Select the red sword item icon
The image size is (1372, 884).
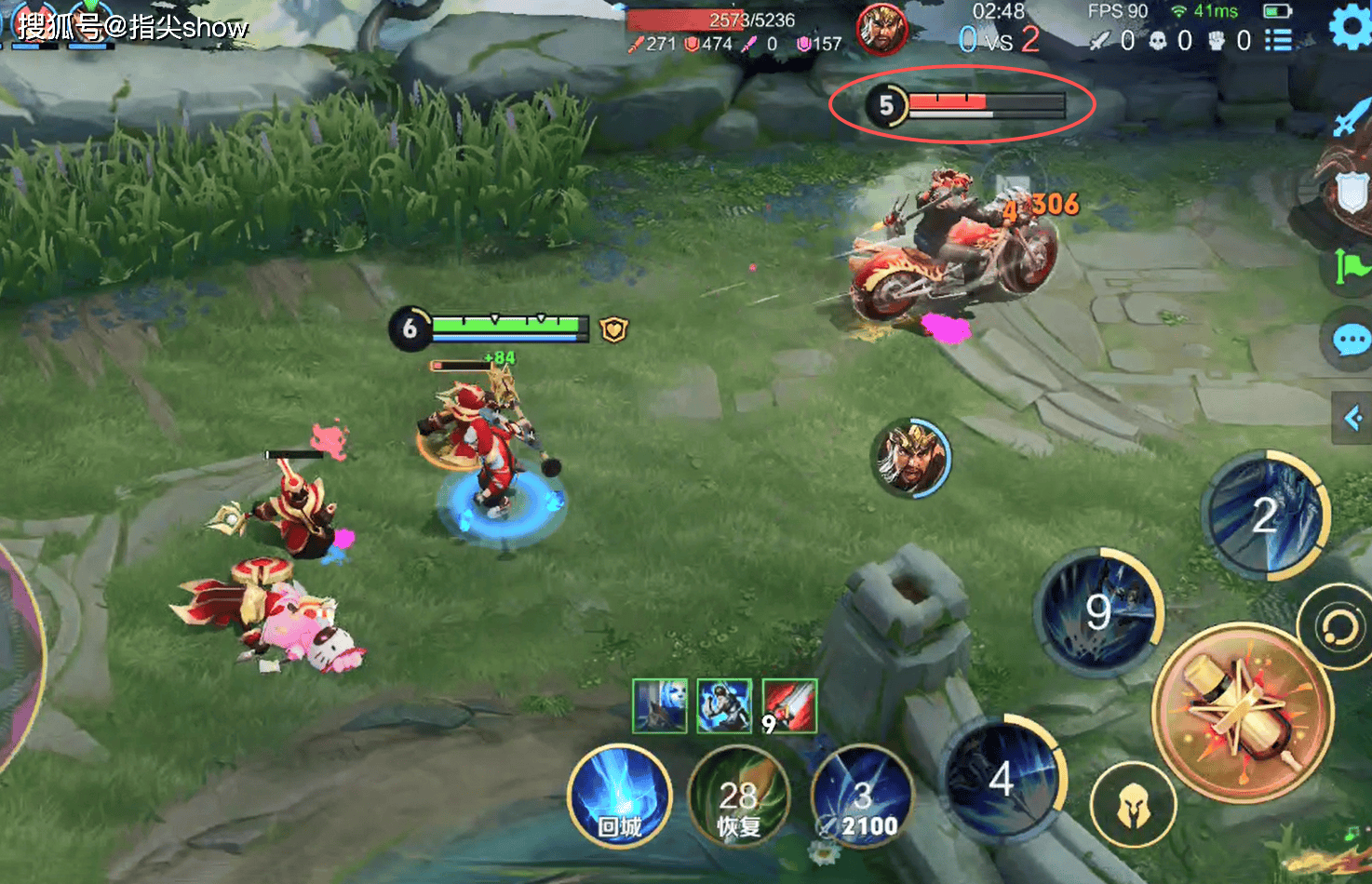(789, 706)
